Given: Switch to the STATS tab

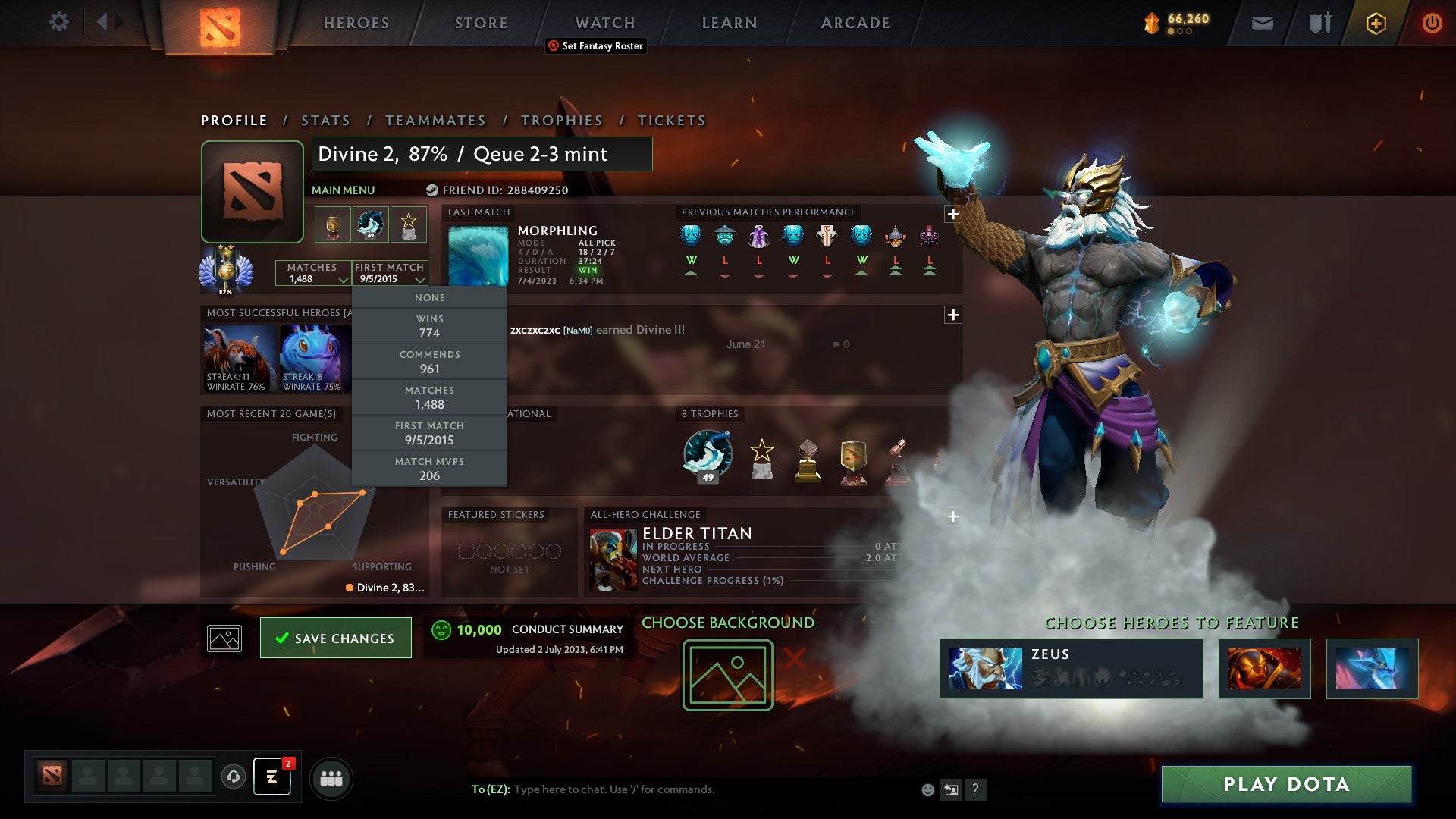Looking at the screenshot, I should (325, 120).
